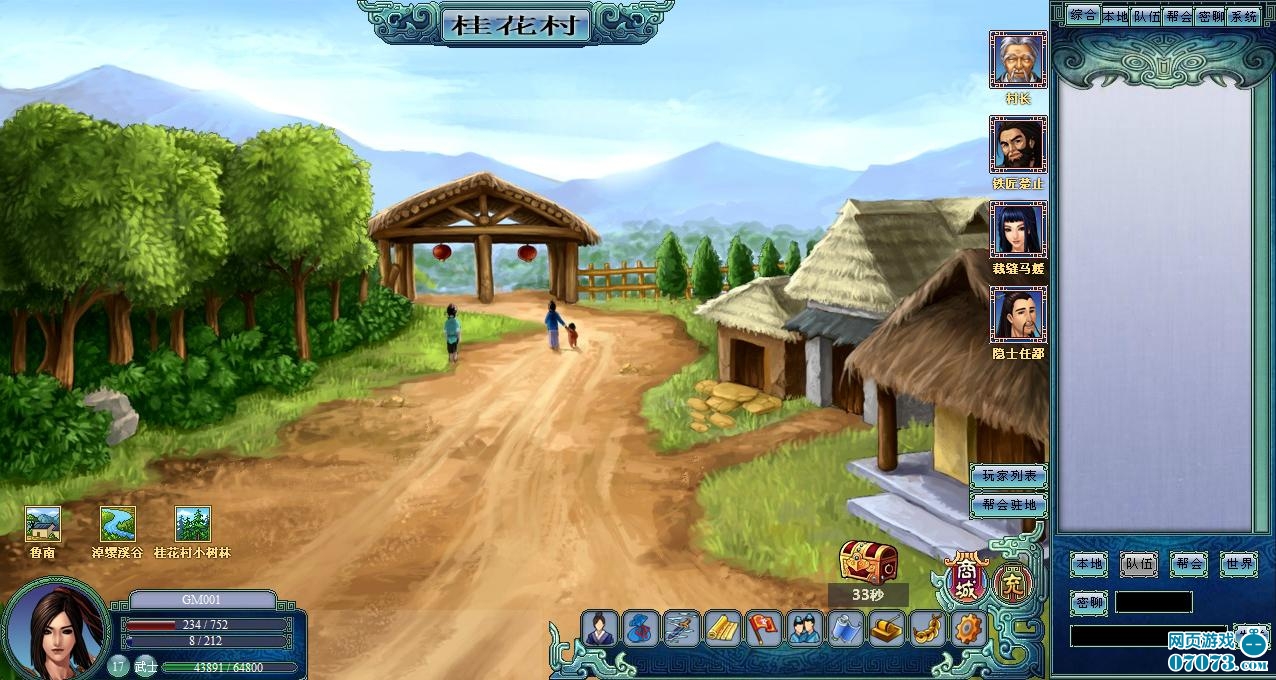Open the red flag toolbar icon
The image size is (1276, 680).
[764, 629]
